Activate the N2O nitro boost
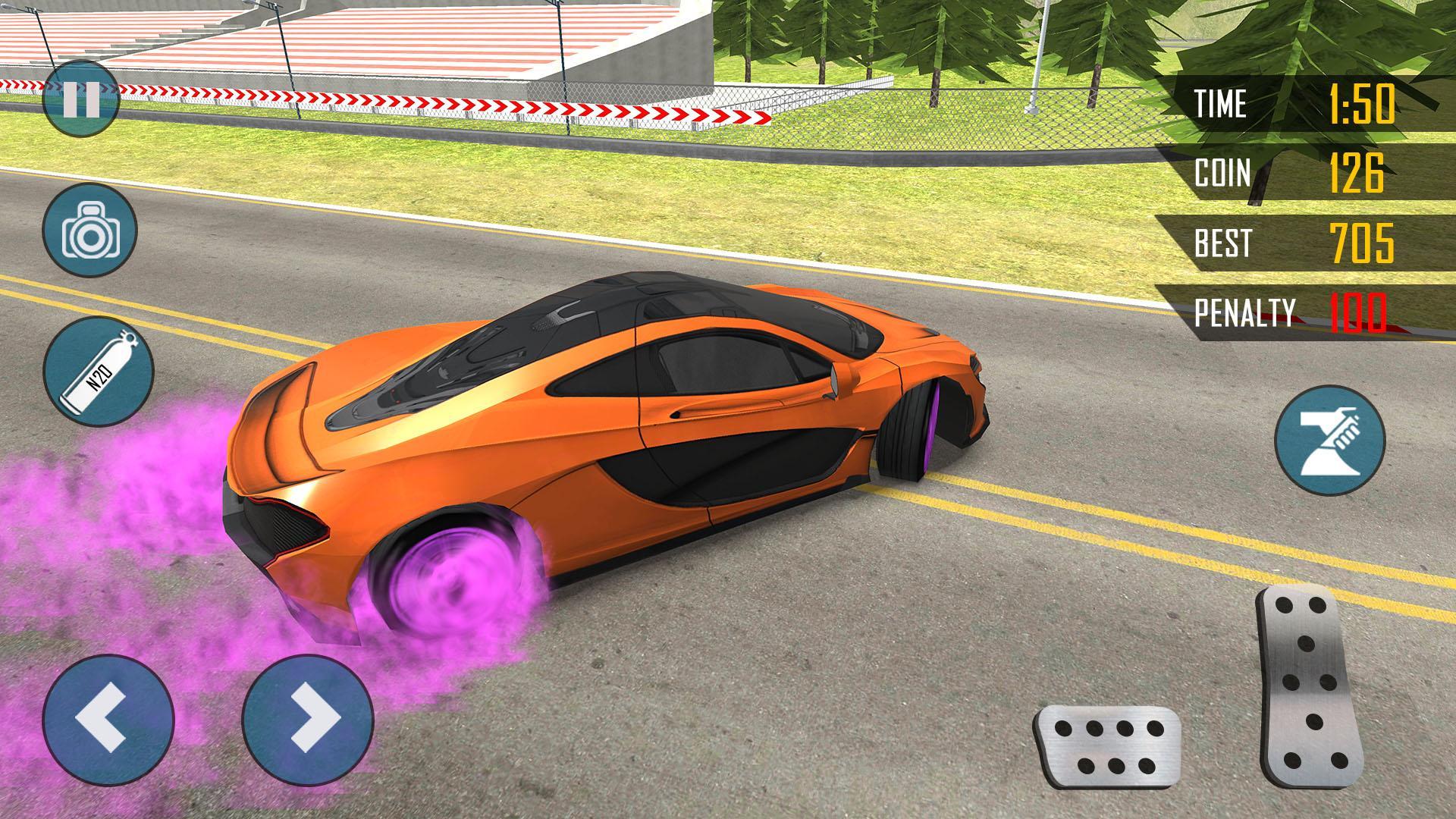Viewport: 1456px width, 819px height. click(98, 373)
